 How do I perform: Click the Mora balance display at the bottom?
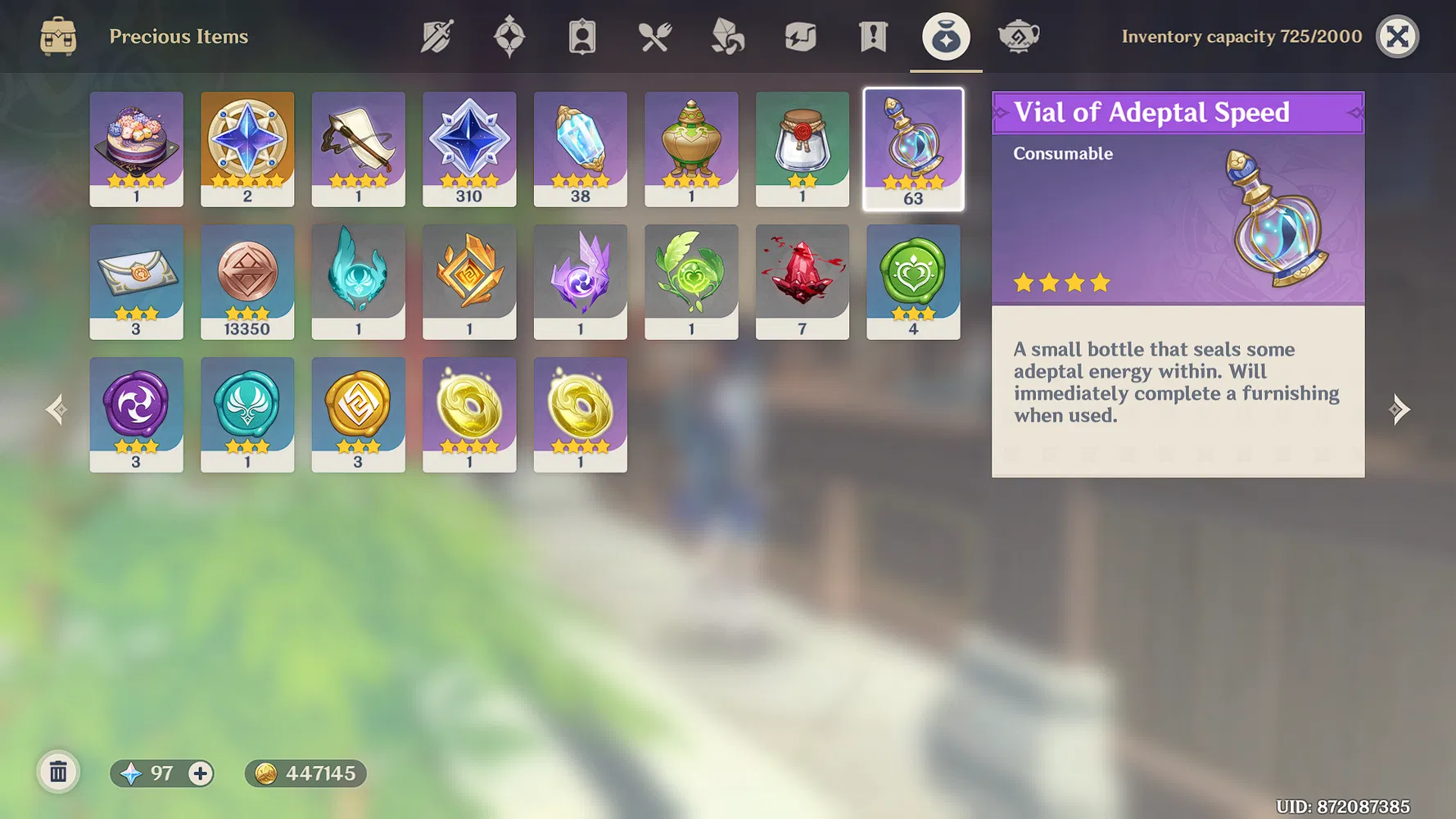305,772
